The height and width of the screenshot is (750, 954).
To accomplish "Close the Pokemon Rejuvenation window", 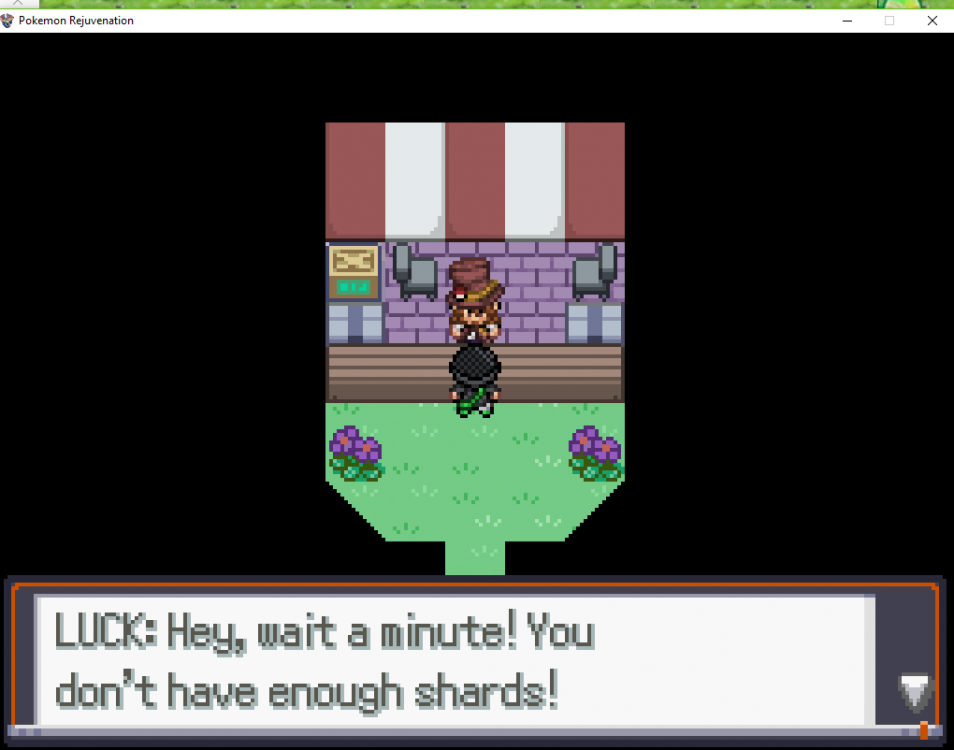I will pos(932,20).
